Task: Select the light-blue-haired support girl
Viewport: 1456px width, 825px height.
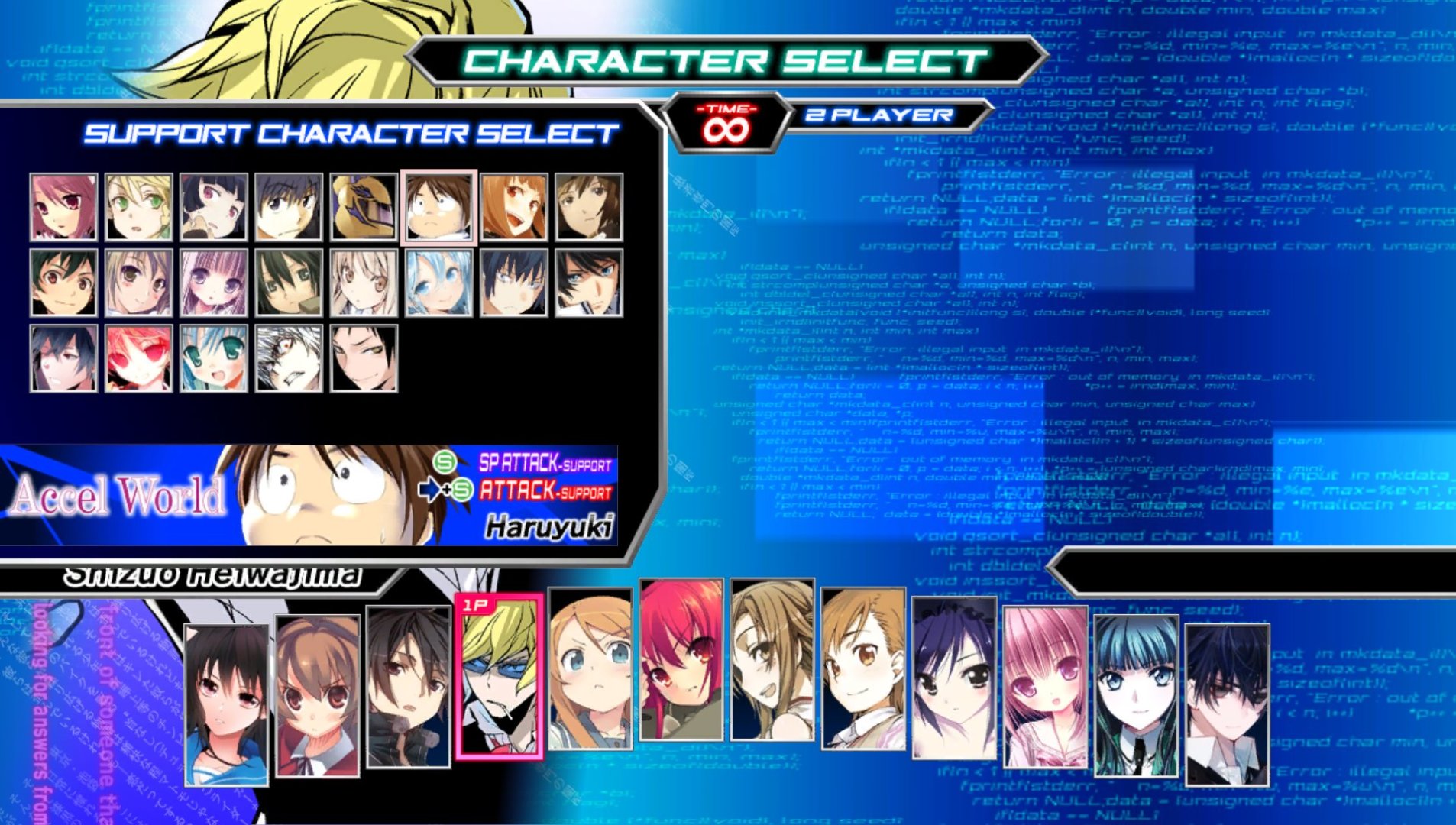Action: coord(438,283)
